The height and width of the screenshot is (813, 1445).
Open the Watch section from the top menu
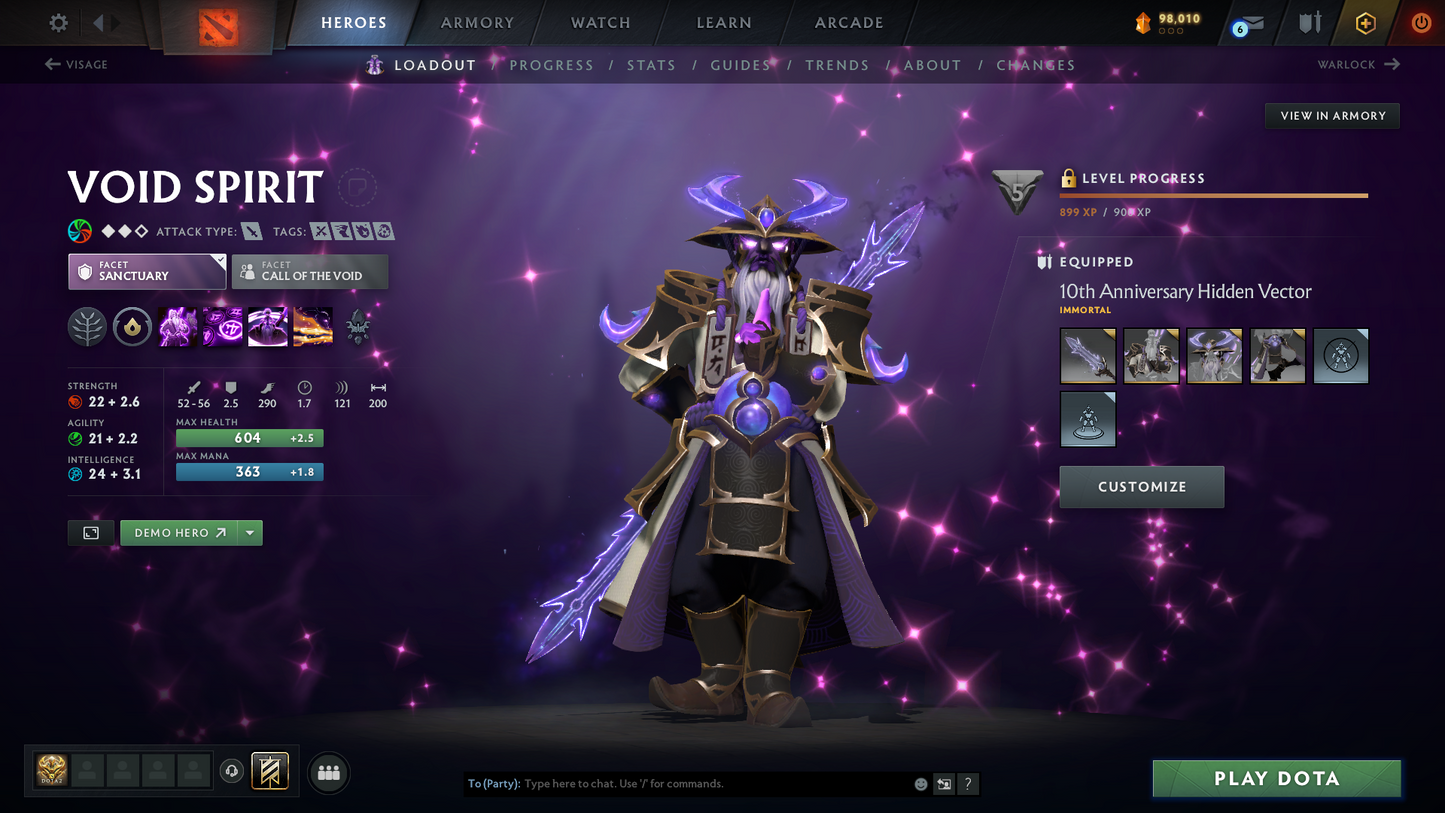(x=599, y=22)
